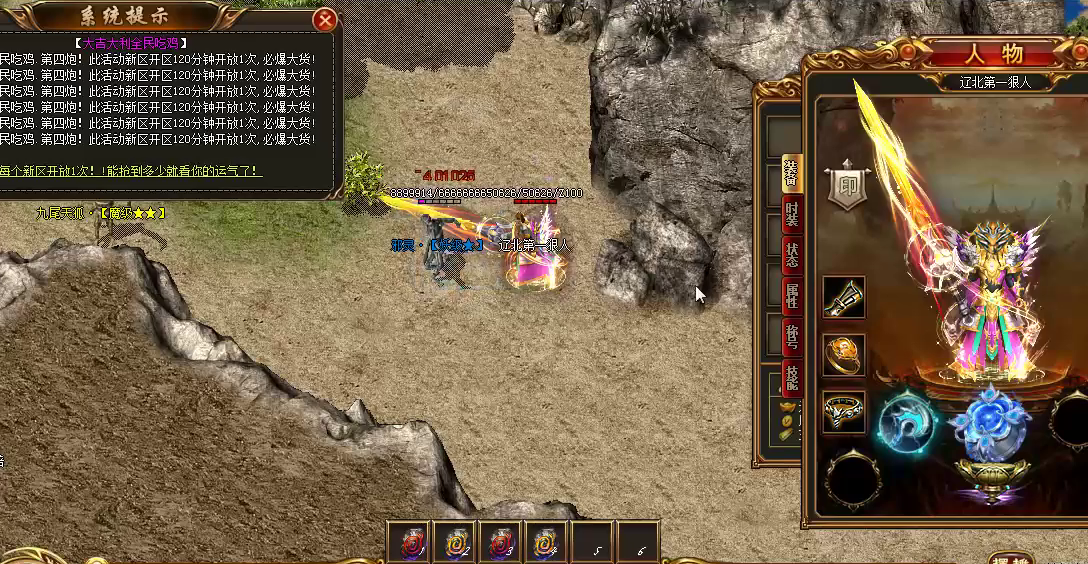Image resolution: width=1088 pixels, height=564 pixels.
Task: Show the 状态 status tab
Action: [x=791, y=254]
